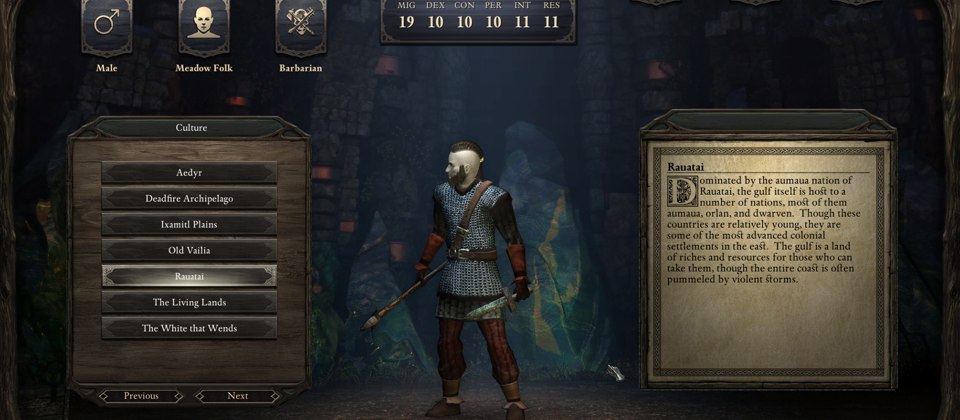Image resolution: width=960 pixels, height=420 pixels.
Task: Select The Living Lands culture
Action: point(189,302)
